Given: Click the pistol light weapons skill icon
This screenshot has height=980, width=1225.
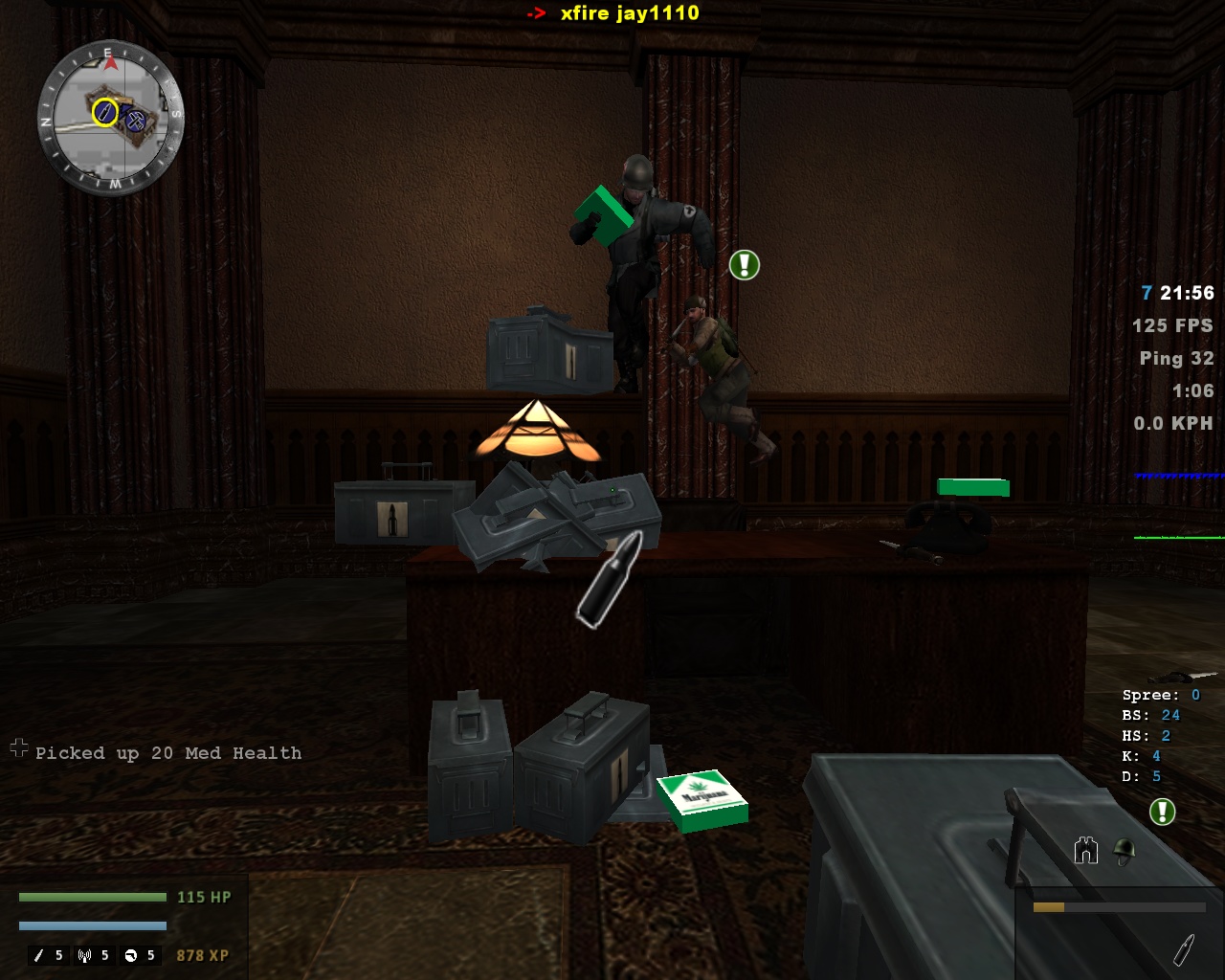Looking at the screenshot, I should tap(131, 955).
